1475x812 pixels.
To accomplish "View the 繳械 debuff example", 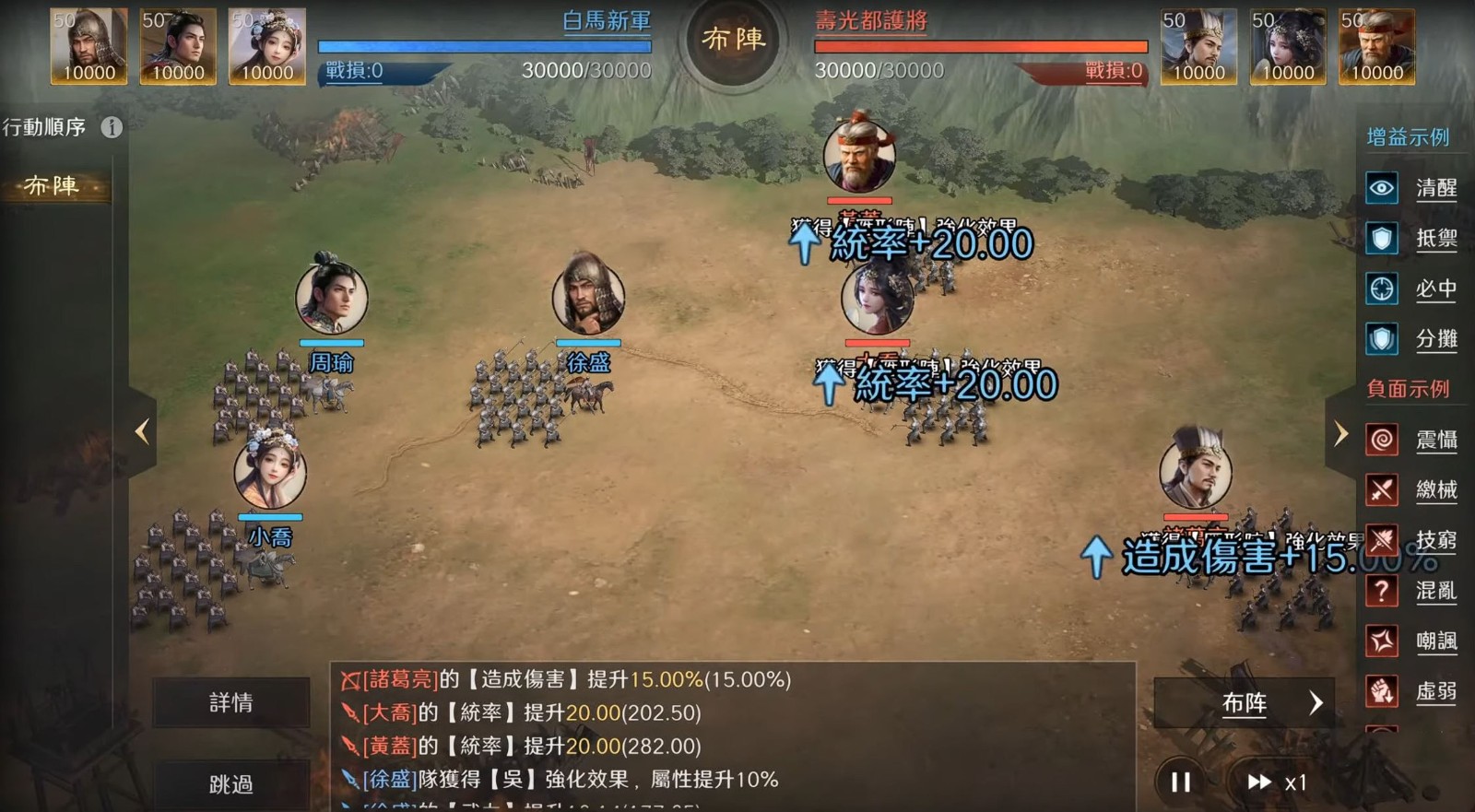I will point(1410,490).
